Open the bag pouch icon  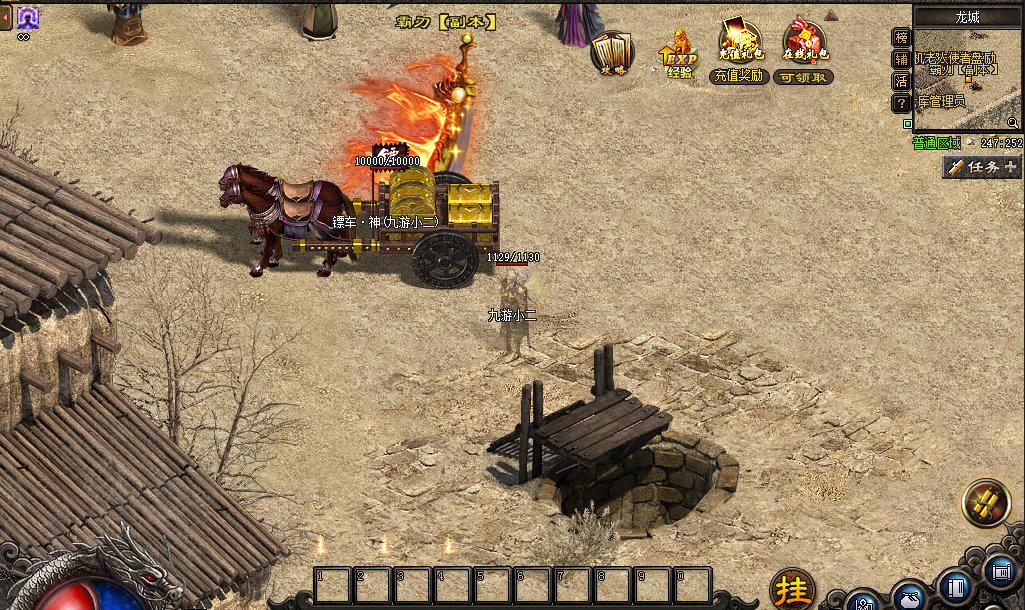(909, 598)
